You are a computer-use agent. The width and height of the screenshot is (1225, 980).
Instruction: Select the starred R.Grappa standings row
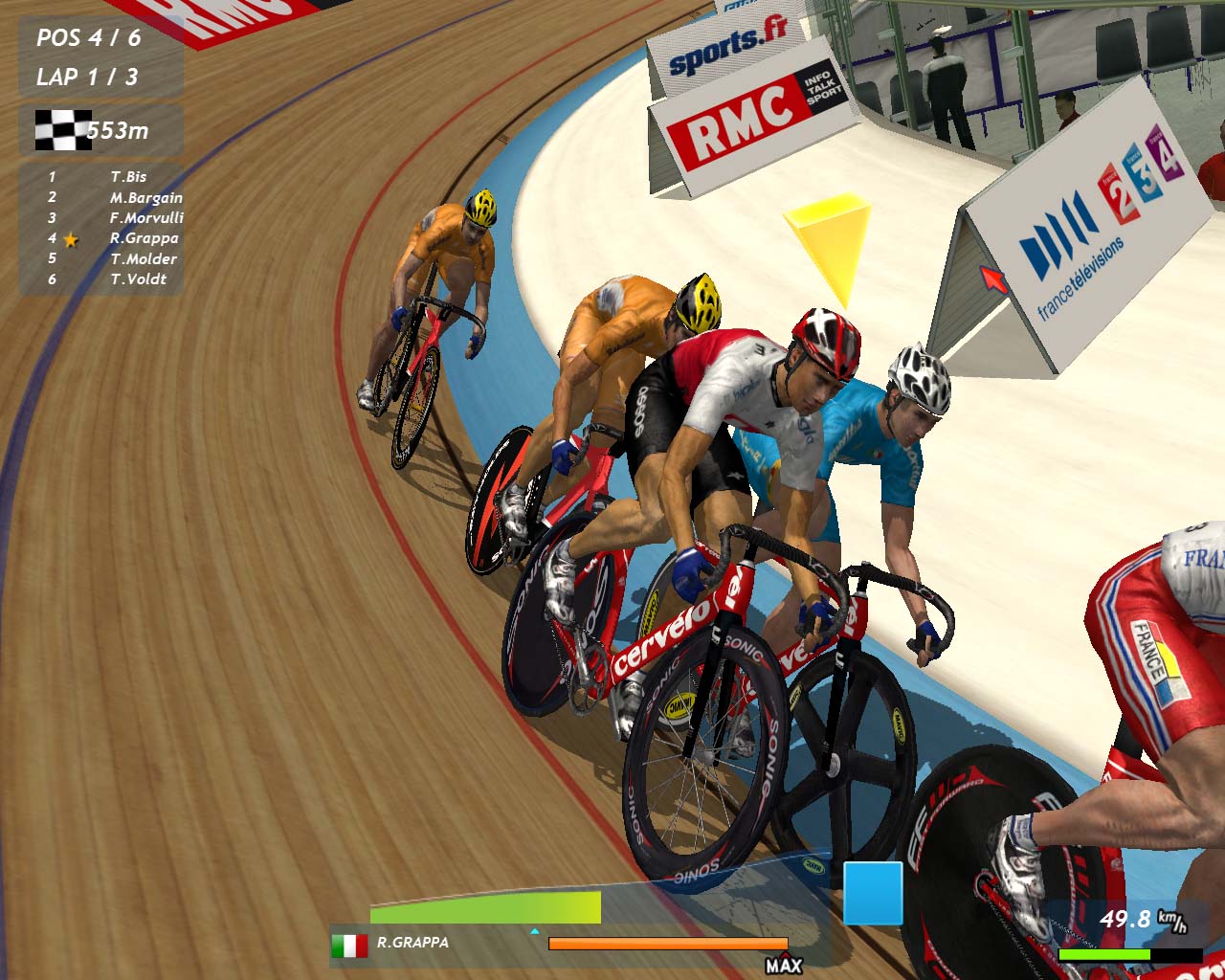pos(144,238)
